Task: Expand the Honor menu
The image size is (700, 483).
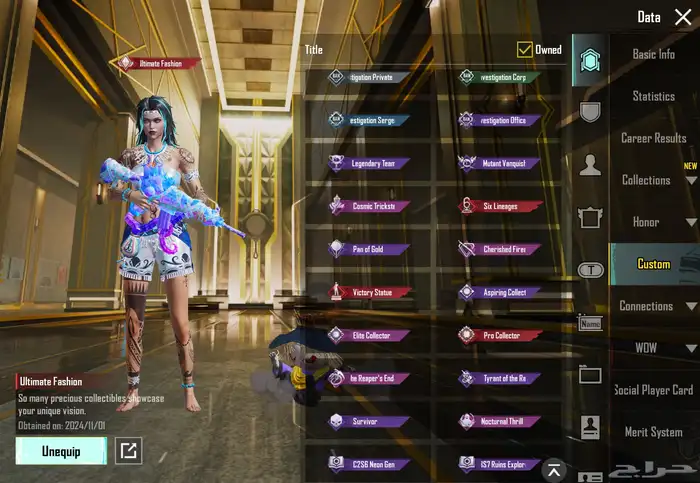Action: (x=655, y=222)
